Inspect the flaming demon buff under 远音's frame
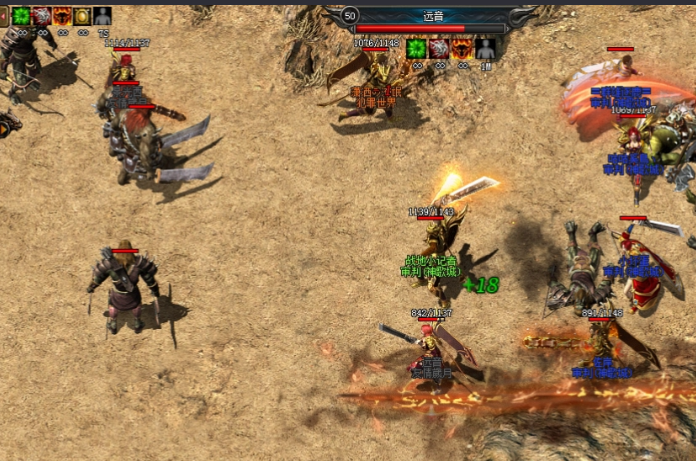 [462, 48]
